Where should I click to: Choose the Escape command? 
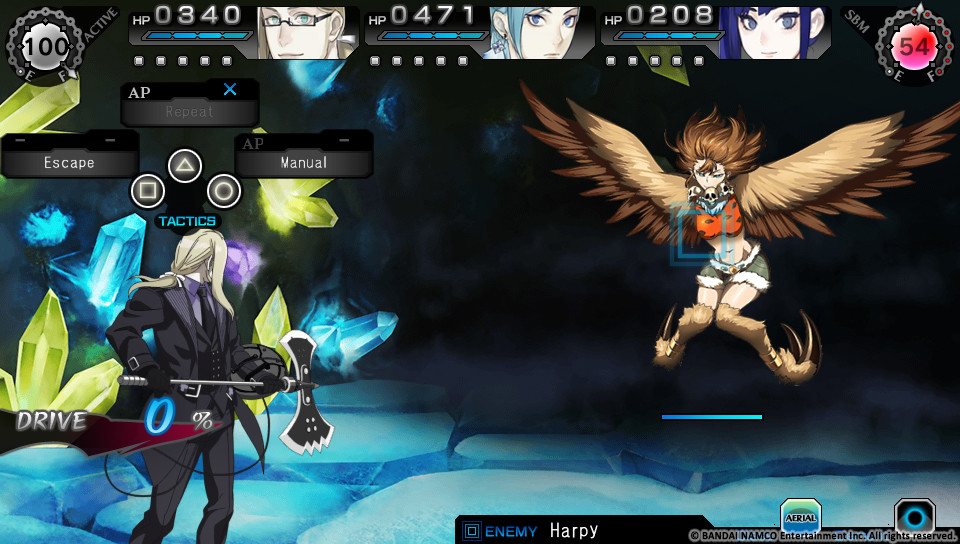(69, 162)
